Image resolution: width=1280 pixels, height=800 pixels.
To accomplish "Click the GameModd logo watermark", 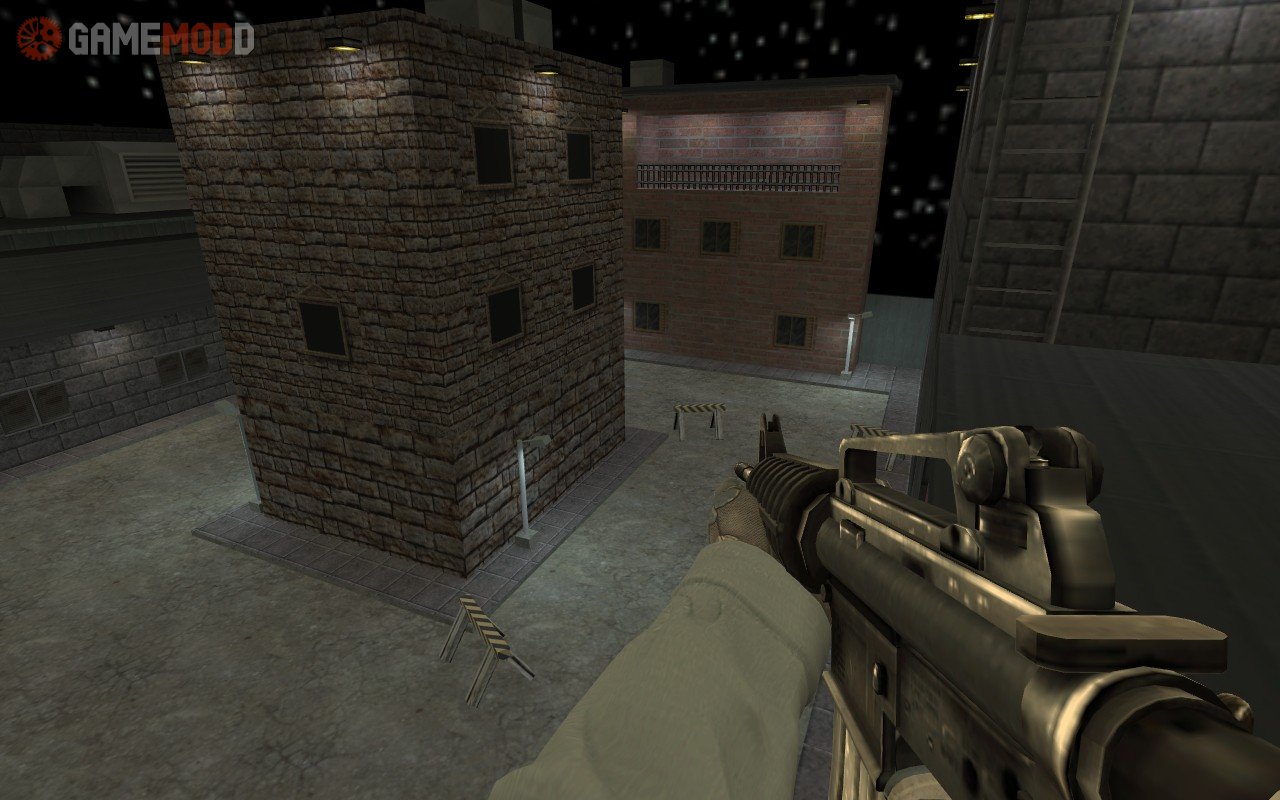I will (134, 39).
